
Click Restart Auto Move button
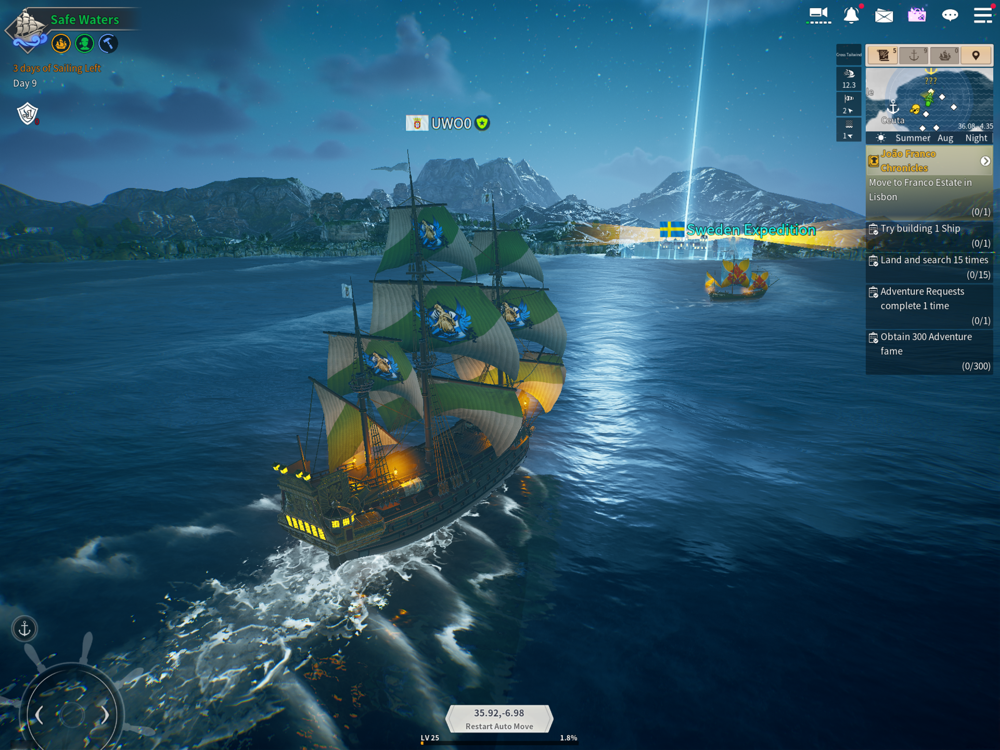(499, 719)
